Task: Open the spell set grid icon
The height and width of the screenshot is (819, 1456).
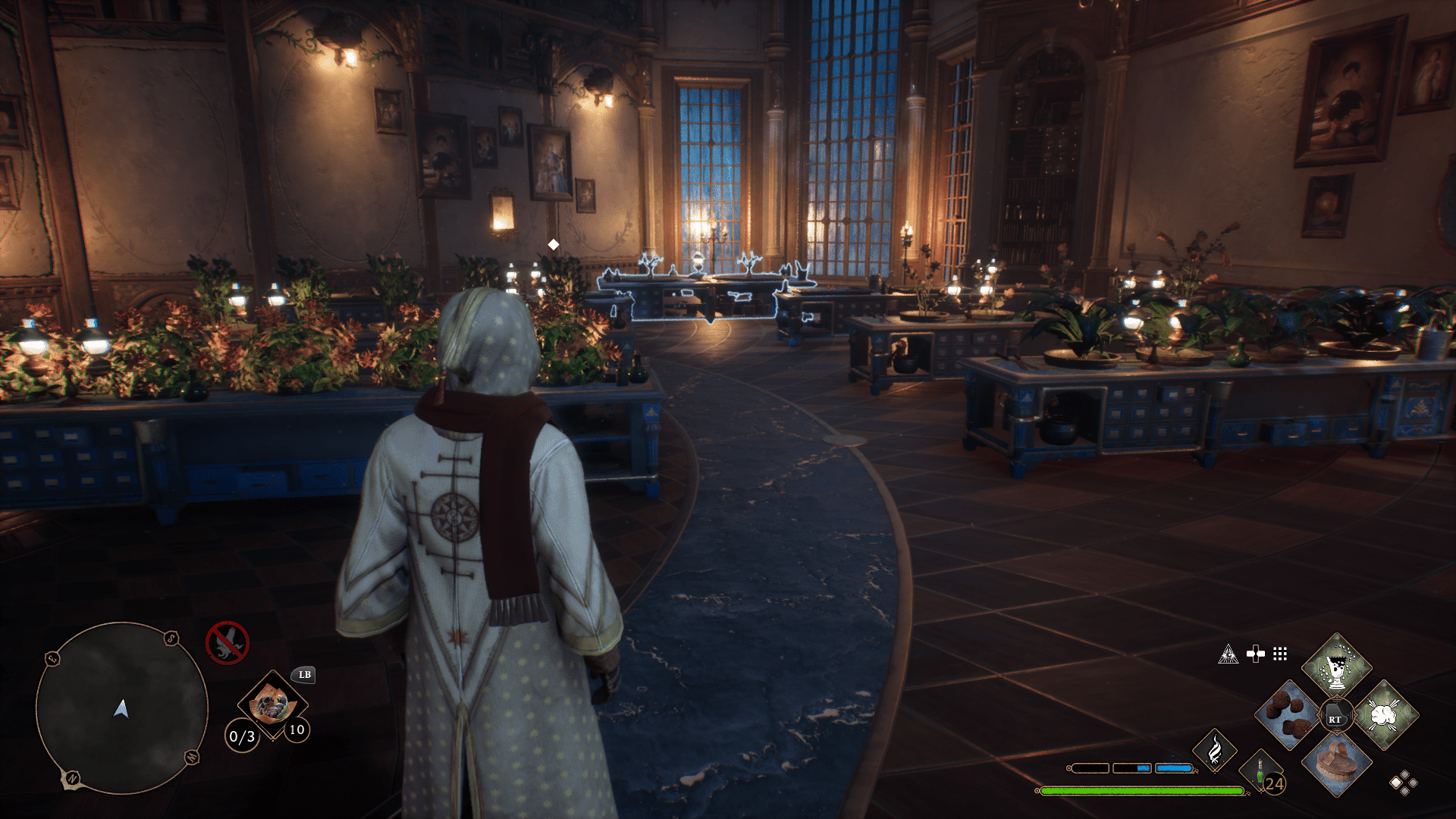Action: [x=1280, y=654]
